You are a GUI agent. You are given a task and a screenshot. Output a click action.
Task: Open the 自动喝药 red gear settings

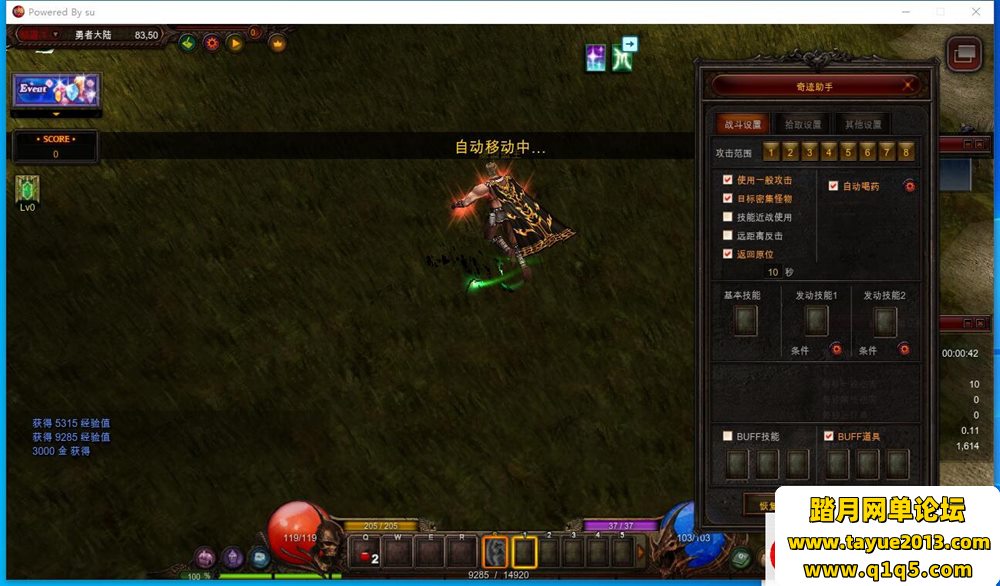(909, 186)
